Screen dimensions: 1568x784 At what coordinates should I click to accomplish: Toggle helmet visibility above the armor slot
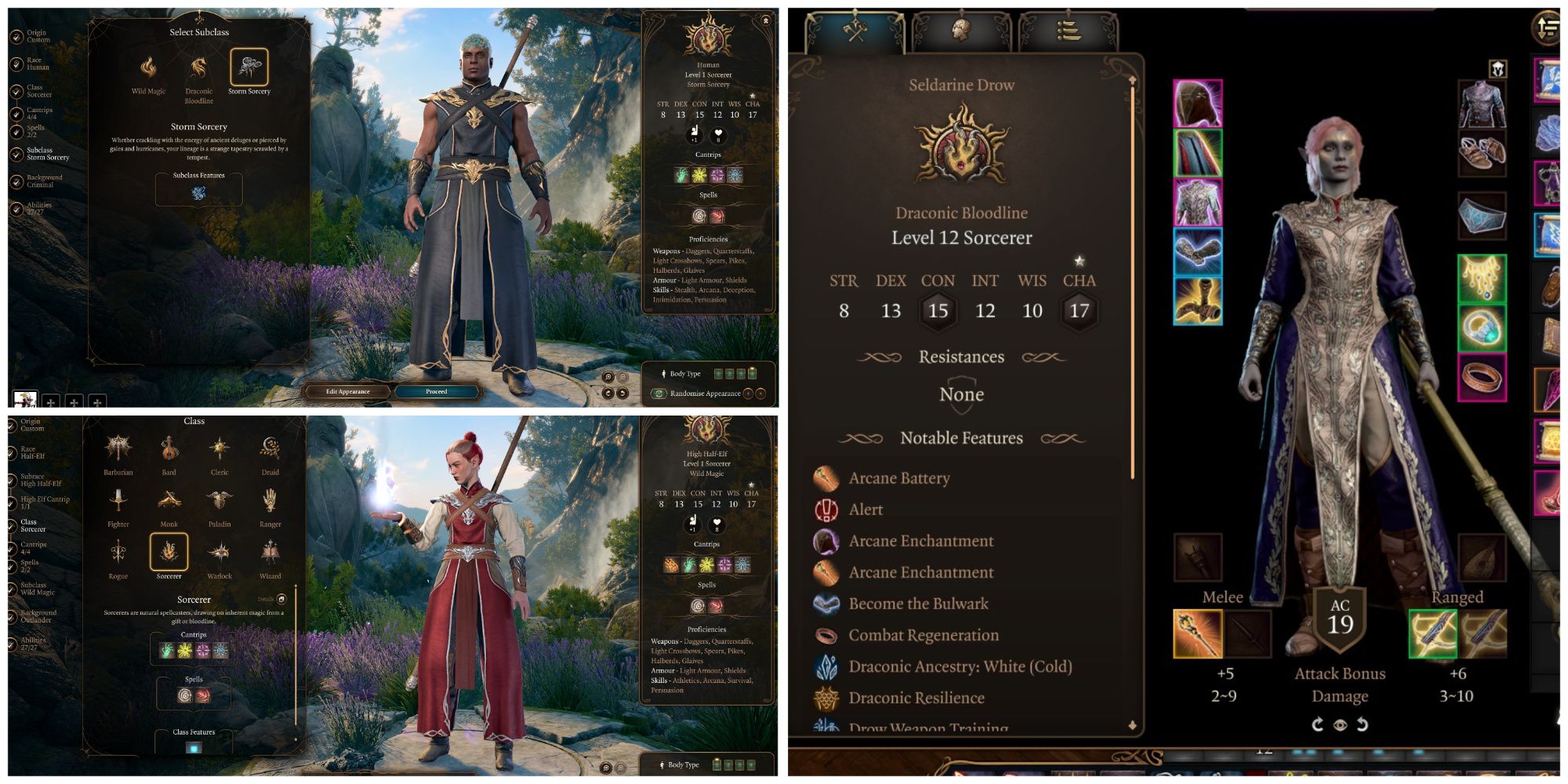coord(1499,68)
